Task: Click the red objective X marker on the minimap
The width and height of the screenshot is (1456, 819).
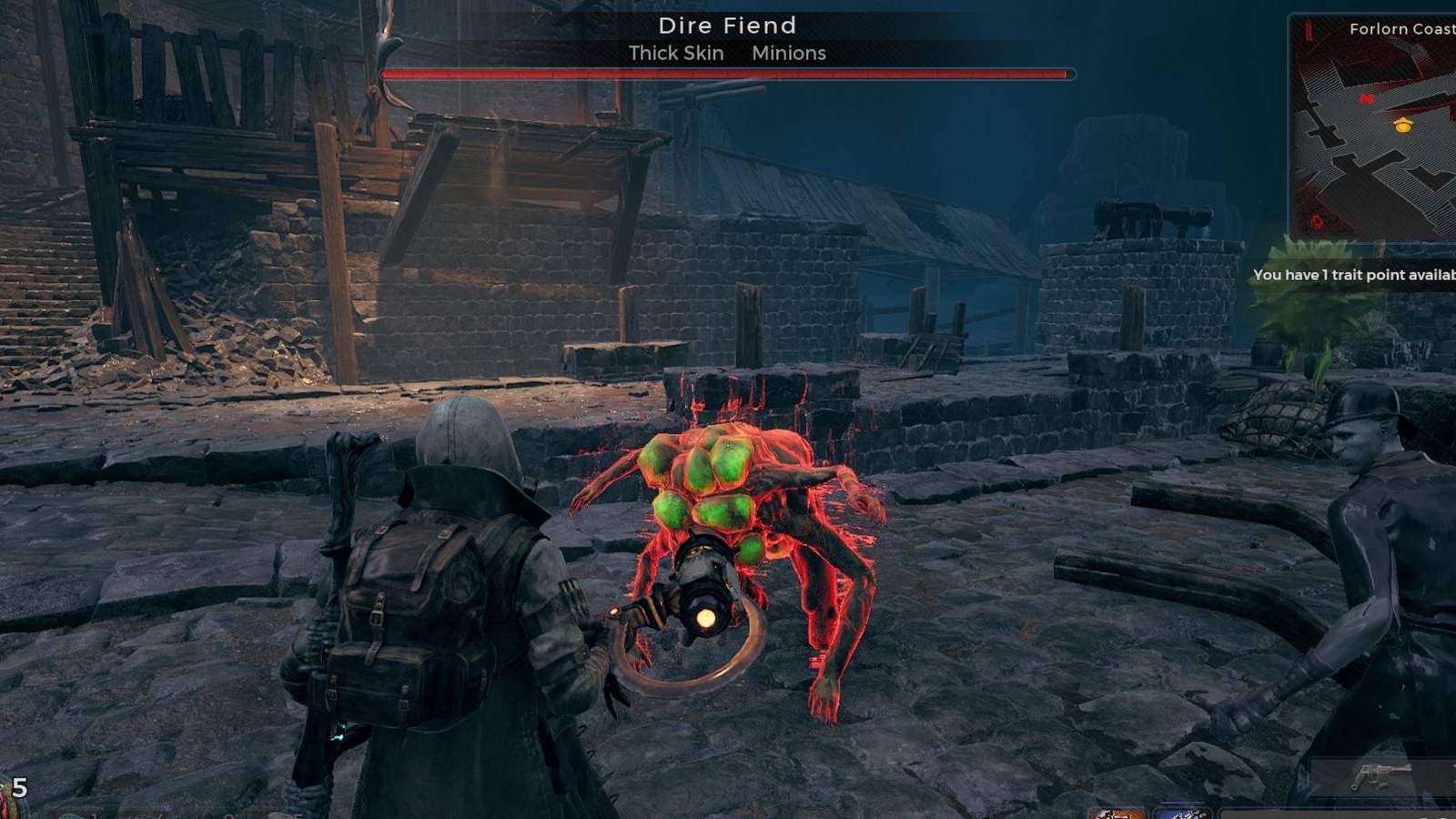Action: pyautogui.click(x=1368, y=97)
